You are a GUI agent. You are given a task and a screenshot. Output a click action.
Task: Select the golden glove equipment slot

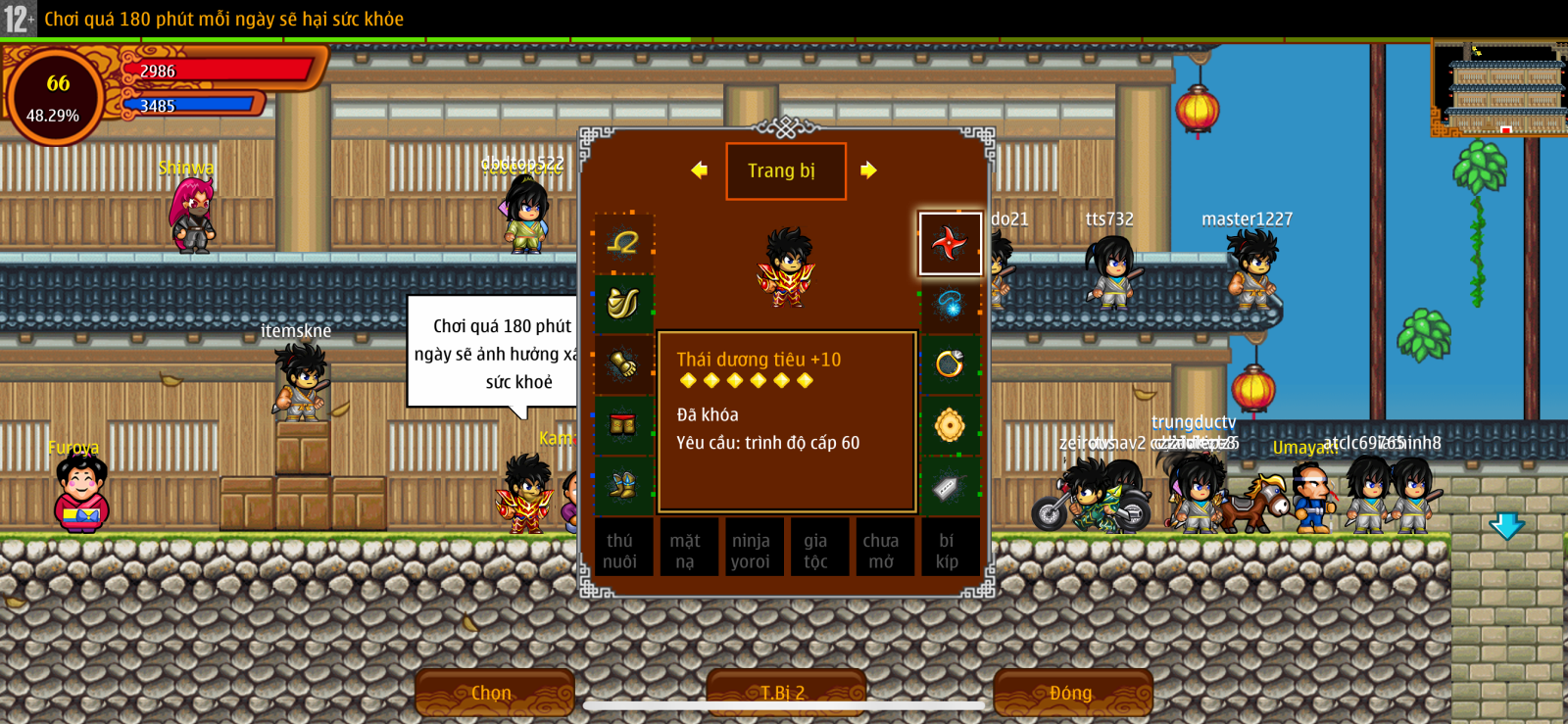click(623, 364)
